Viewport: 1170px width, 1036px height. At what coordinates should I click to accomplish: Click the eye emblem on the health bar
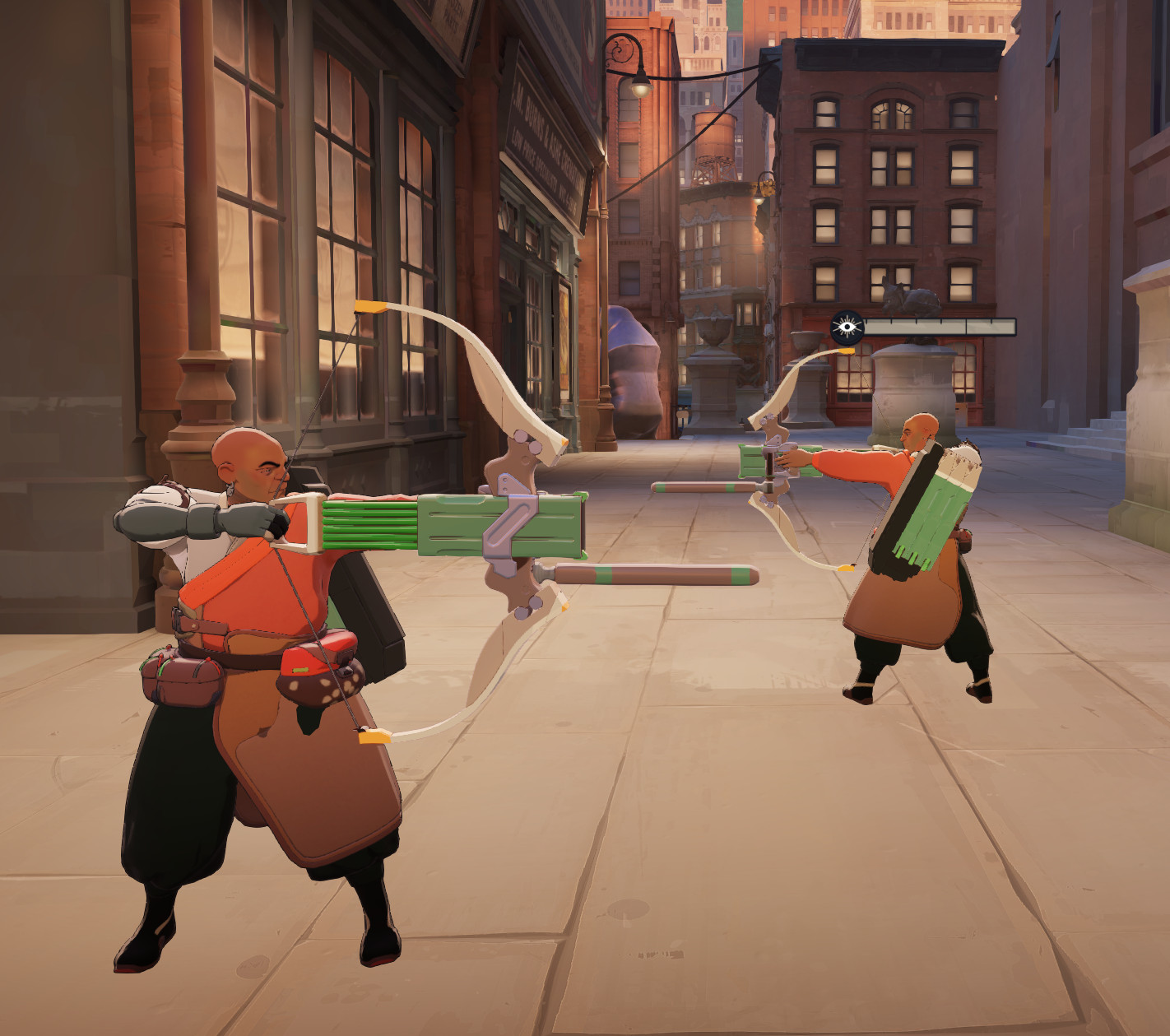click(x=845, y=324)
